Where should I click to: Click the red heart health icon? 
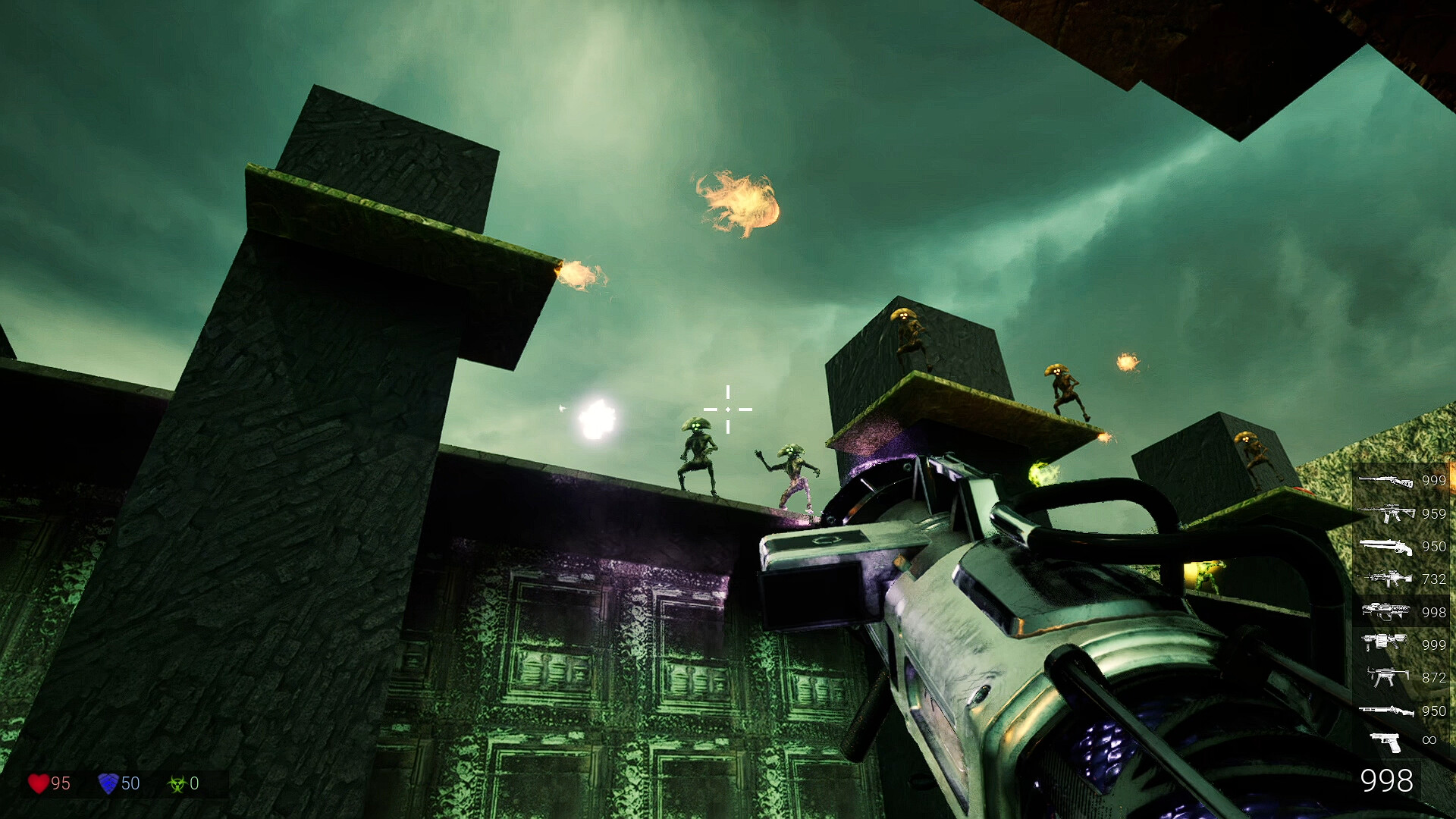pos(39,784)
